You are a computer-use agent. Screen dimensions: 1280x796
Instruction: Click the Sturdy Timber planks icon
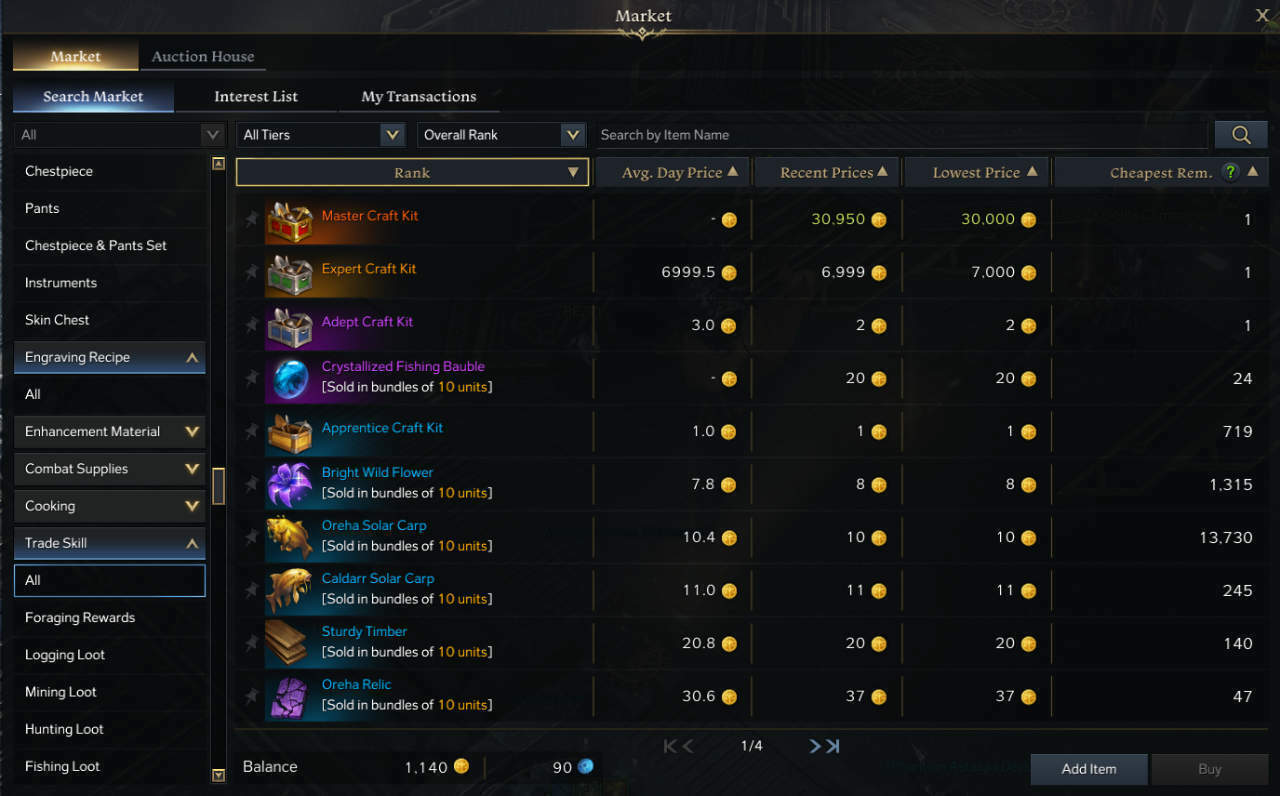[x=289, y=642]
